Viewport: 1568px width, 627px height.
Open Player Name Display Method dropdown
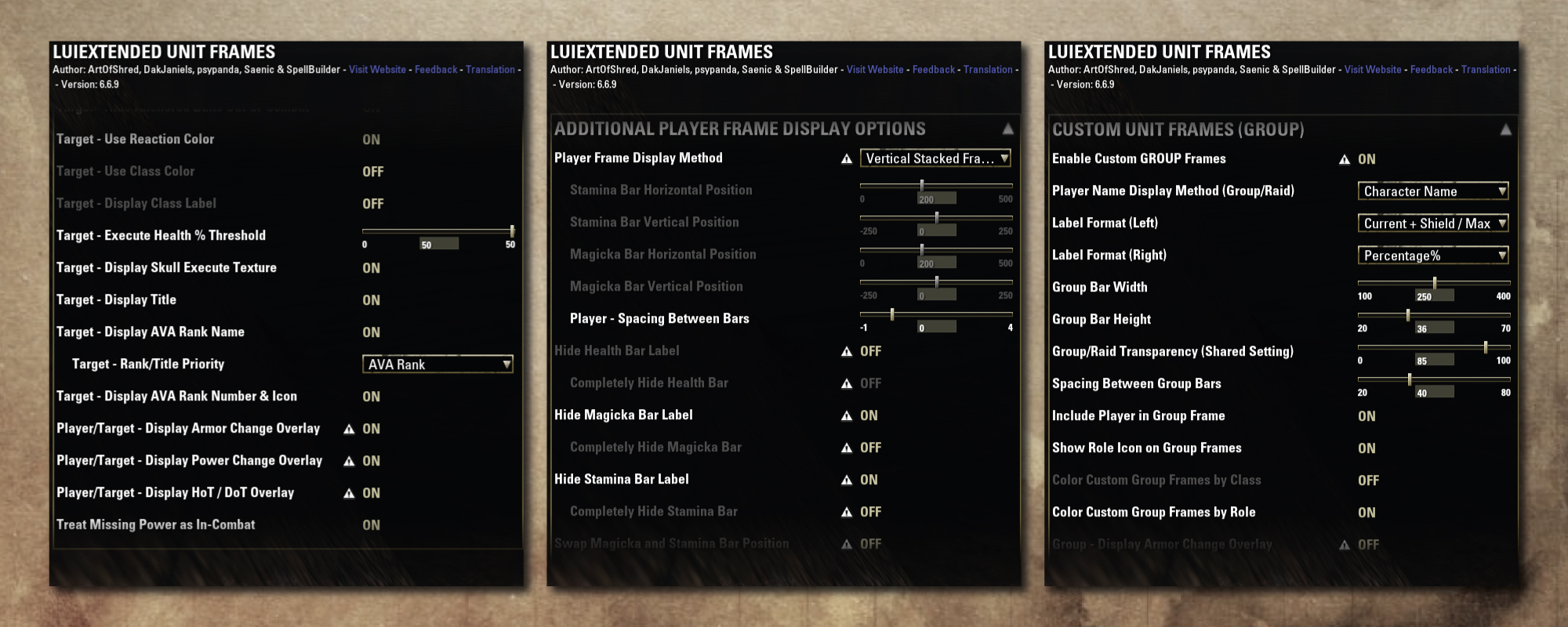(1433, 191)
